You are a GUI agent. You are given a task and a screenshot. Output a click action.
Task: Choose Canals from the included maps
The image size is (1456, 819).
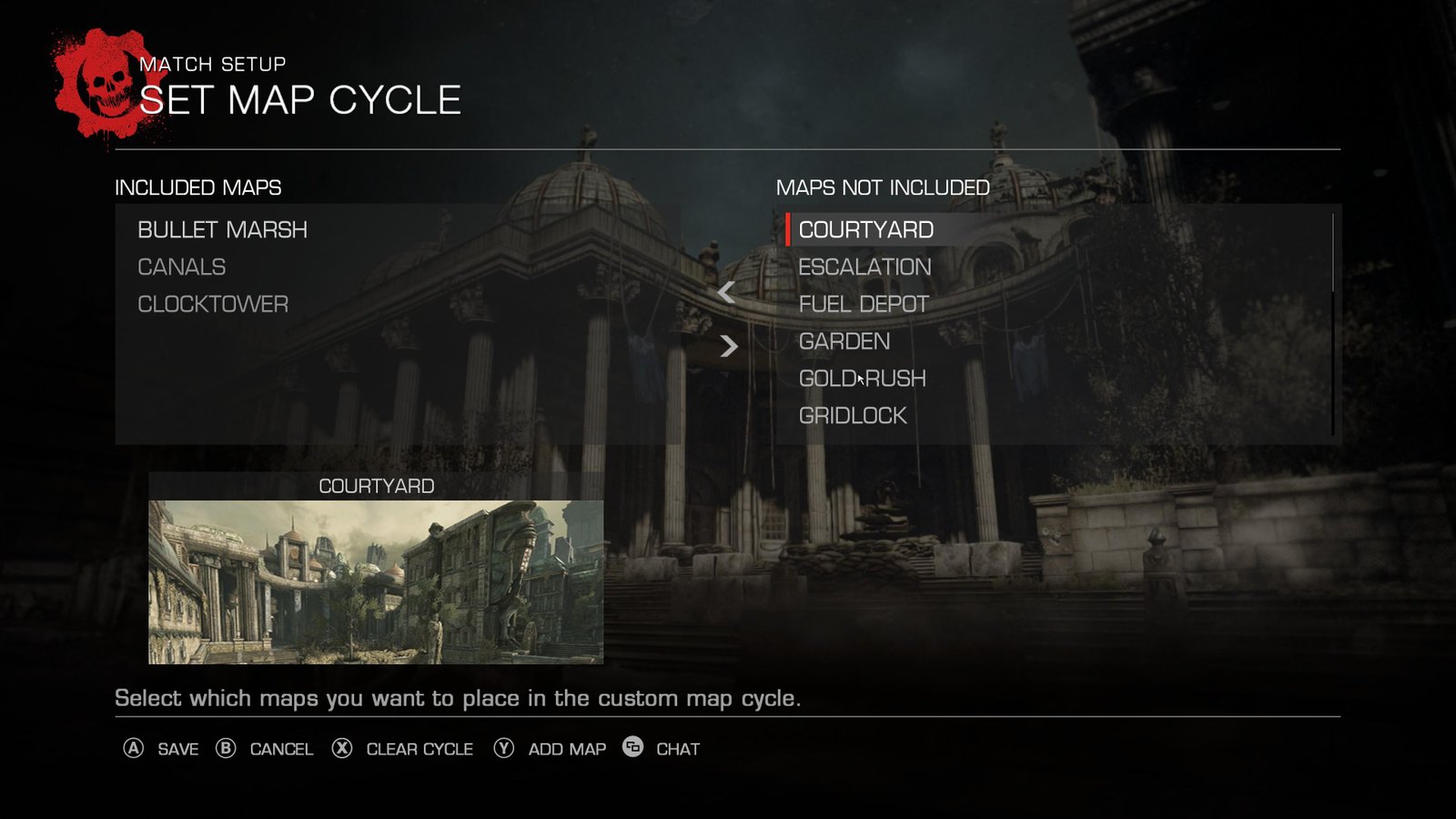[x=181, y=268]
